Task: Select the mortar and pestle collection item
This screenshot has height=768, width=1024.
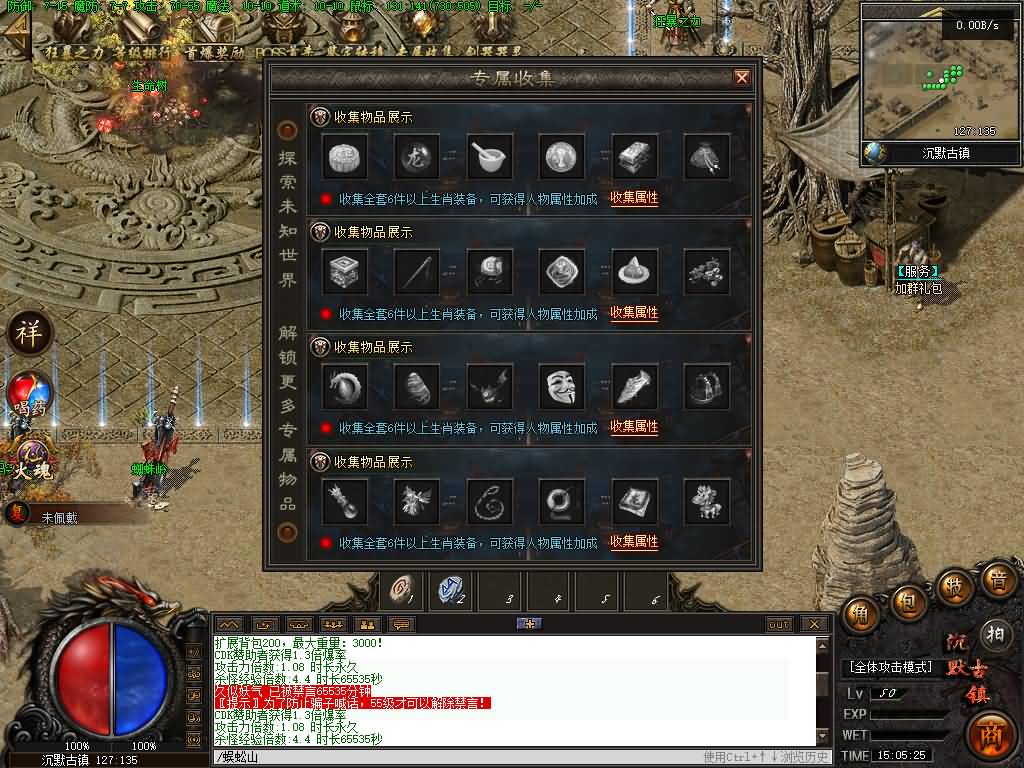Action: pos(490,156)
